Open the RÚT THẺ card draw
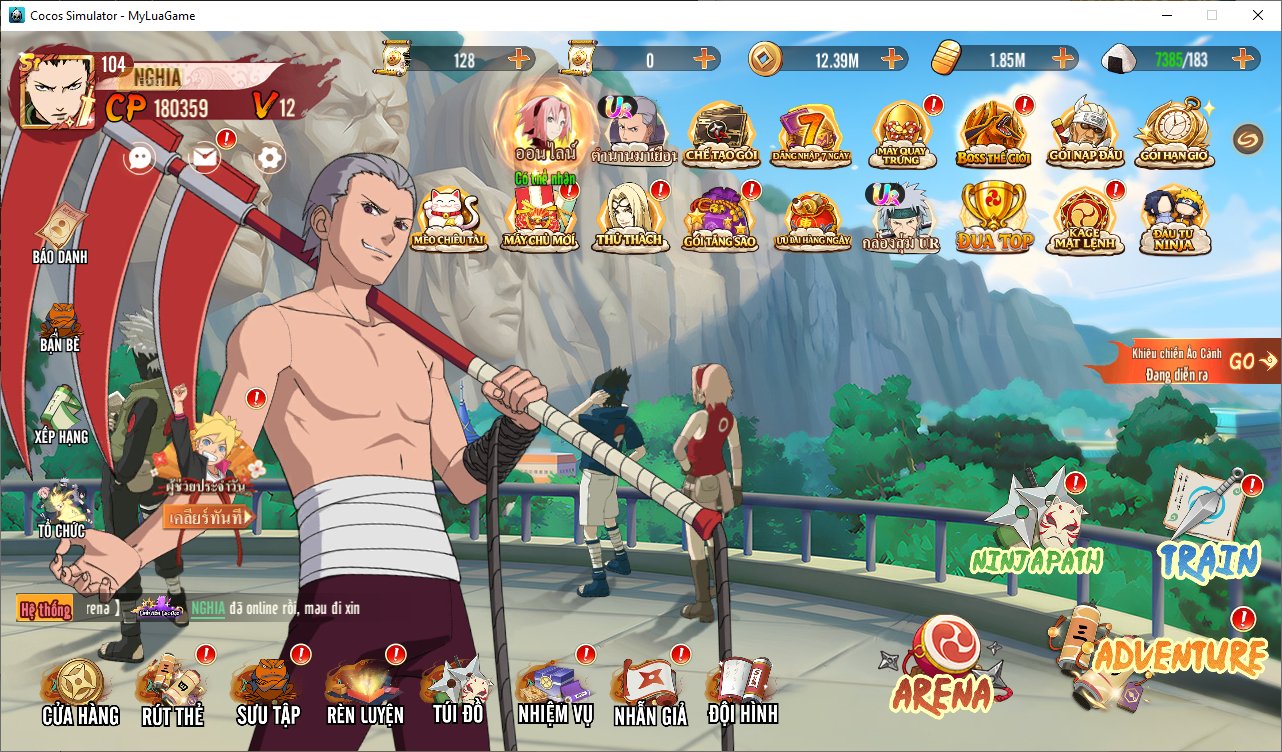The image size is (1282, 752). tap(172, 690)
